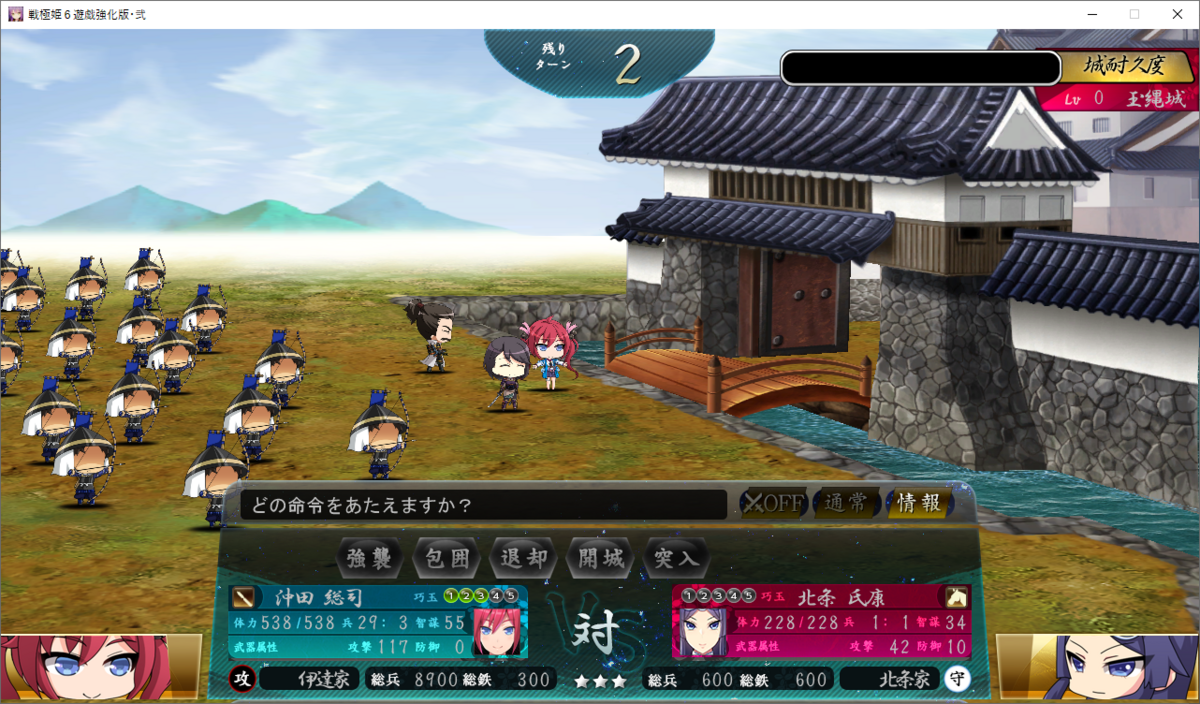The width and height of the screenshot is (1200, 704).
Task: Click the 通常 normal mode button
Action: pos(846,503)
